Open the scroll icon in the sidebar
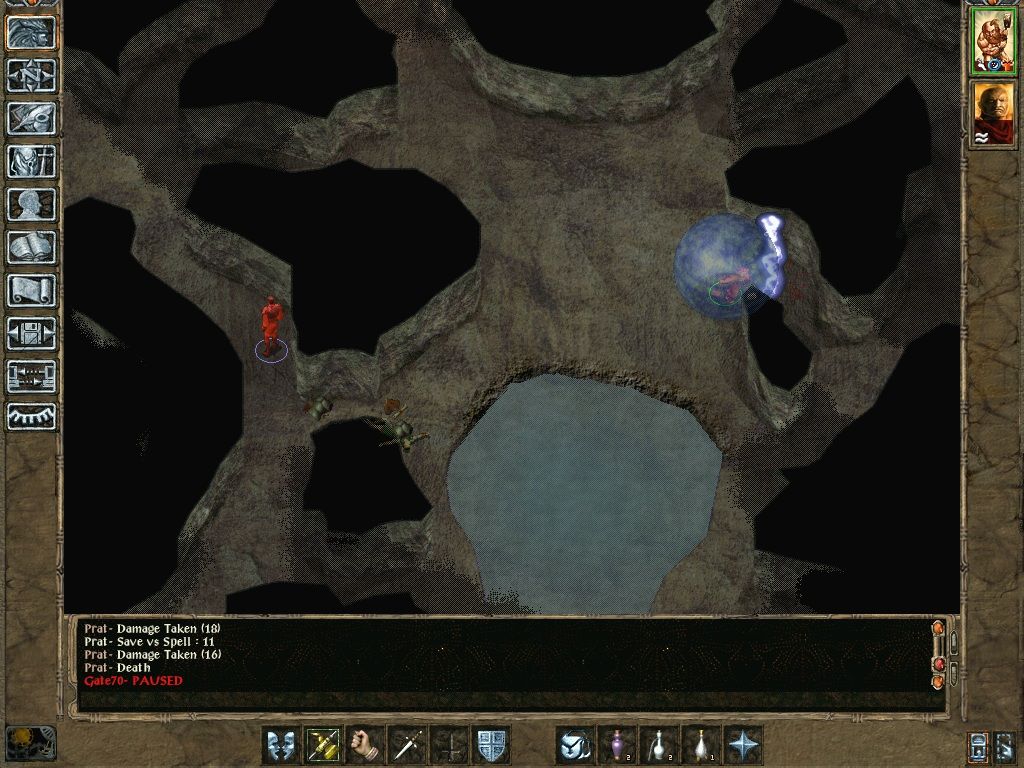 click(x=32, y=290)
